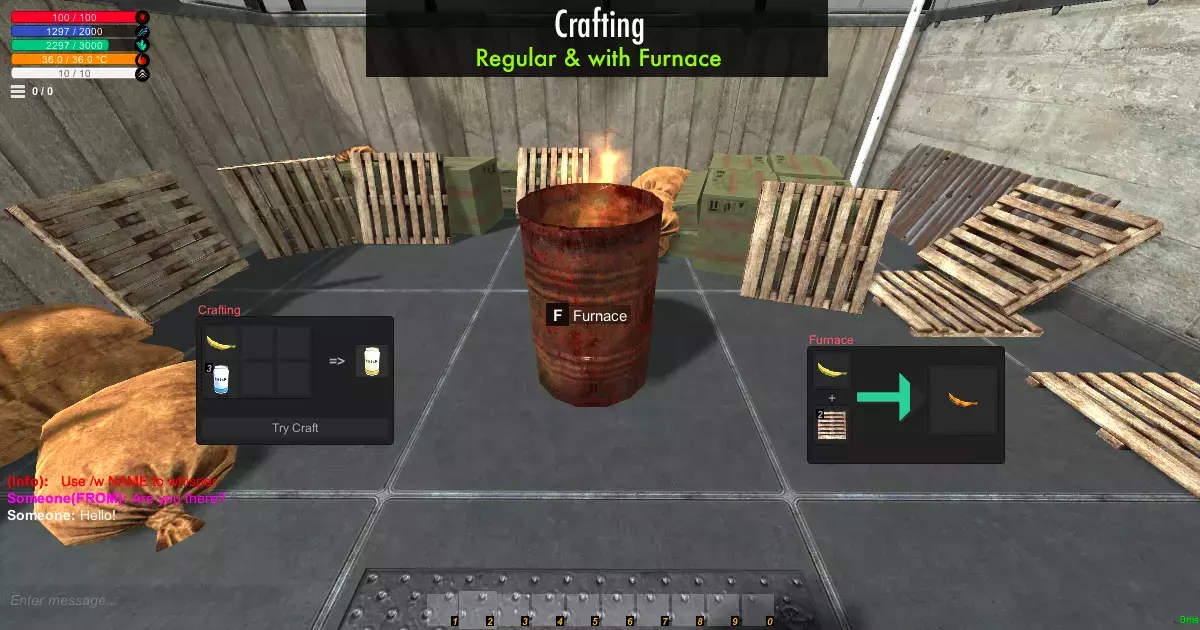Image resolution: width=1200 pixels, height=630 pixels.
Task: Open the three-line menu icon beside 0 / 0
Action: (x=18, y=91)
